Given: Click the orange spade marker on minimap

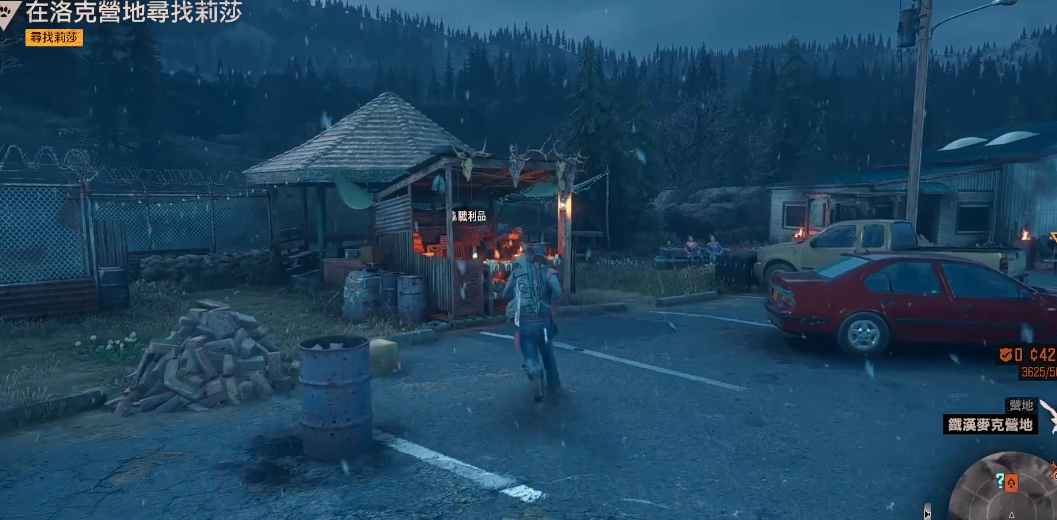Looking at the screenshot, I should pyautogui.click(x=1011, y=484).
